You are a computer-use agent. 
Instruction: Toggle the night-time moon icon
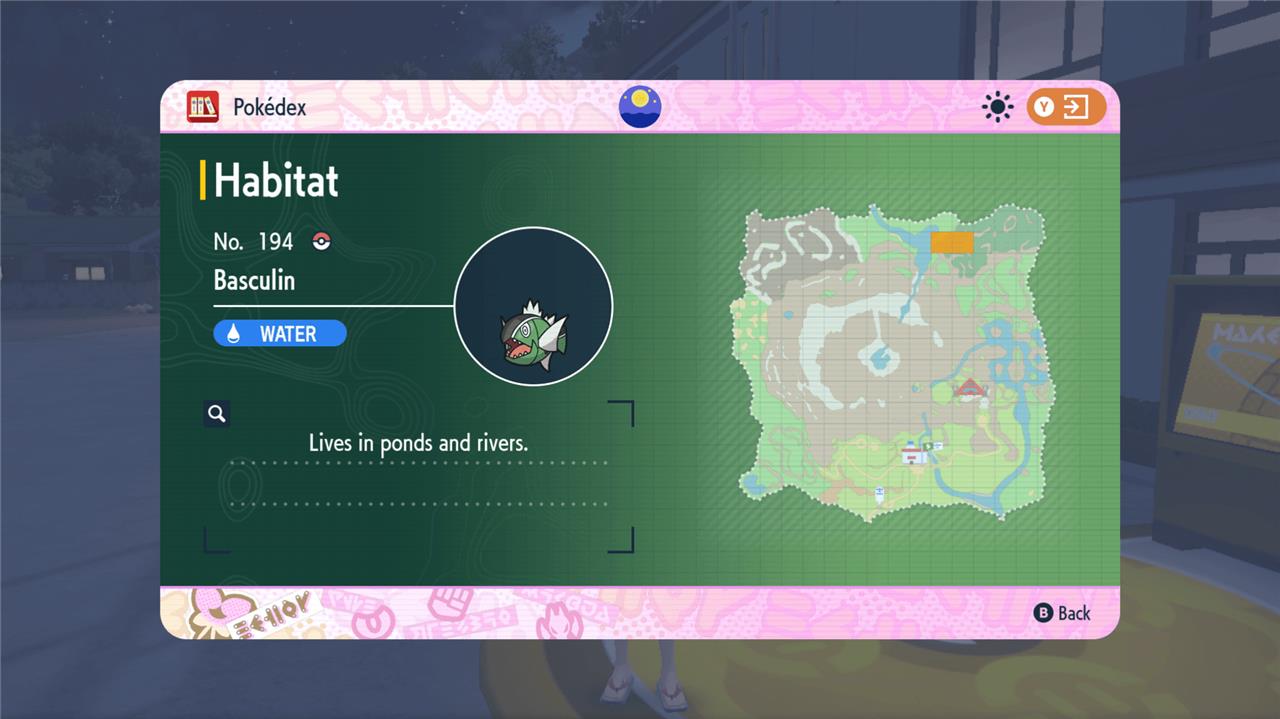640,107
